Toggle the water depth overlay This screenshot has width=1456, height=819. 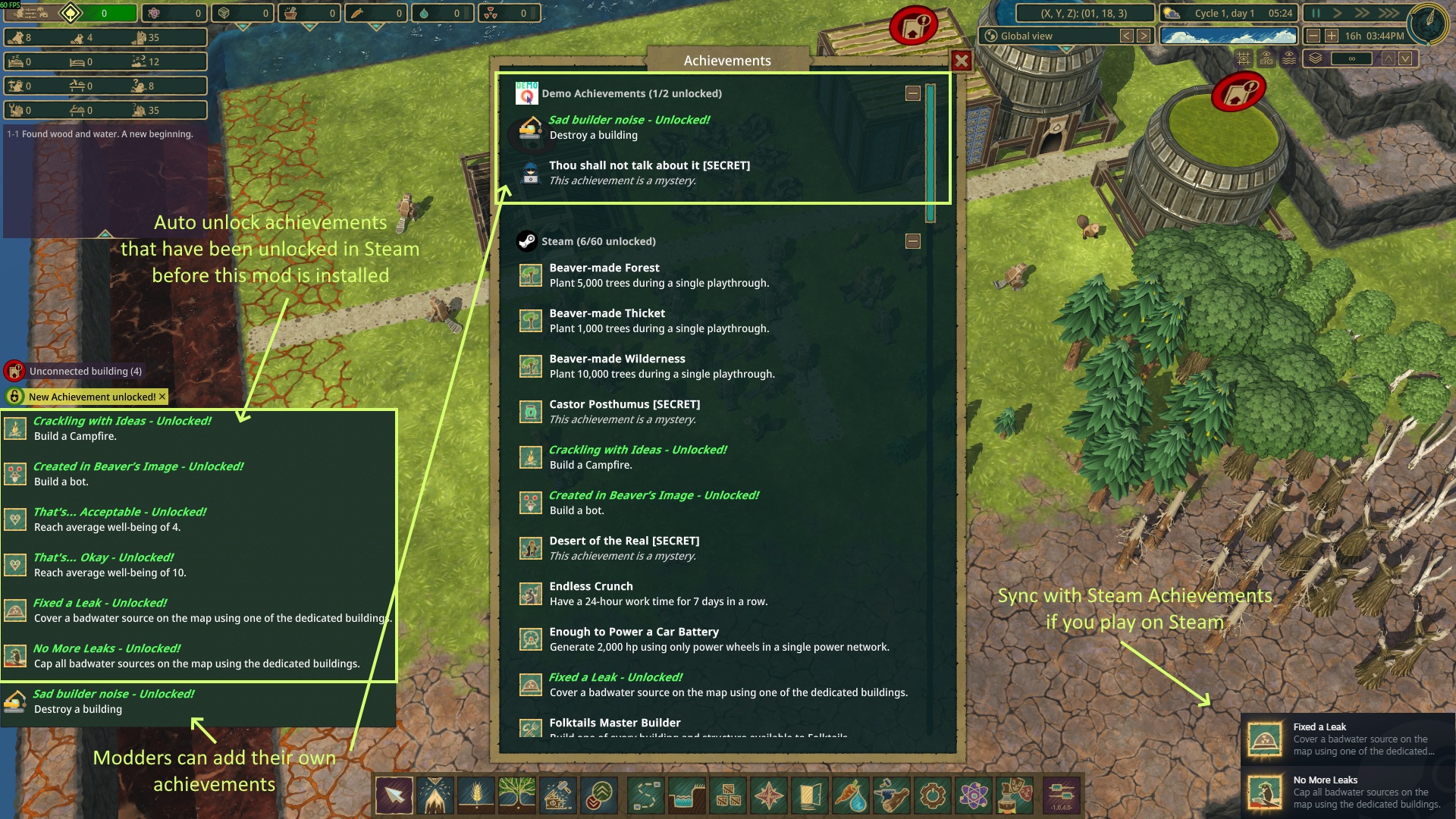[x=1288, y=58]
